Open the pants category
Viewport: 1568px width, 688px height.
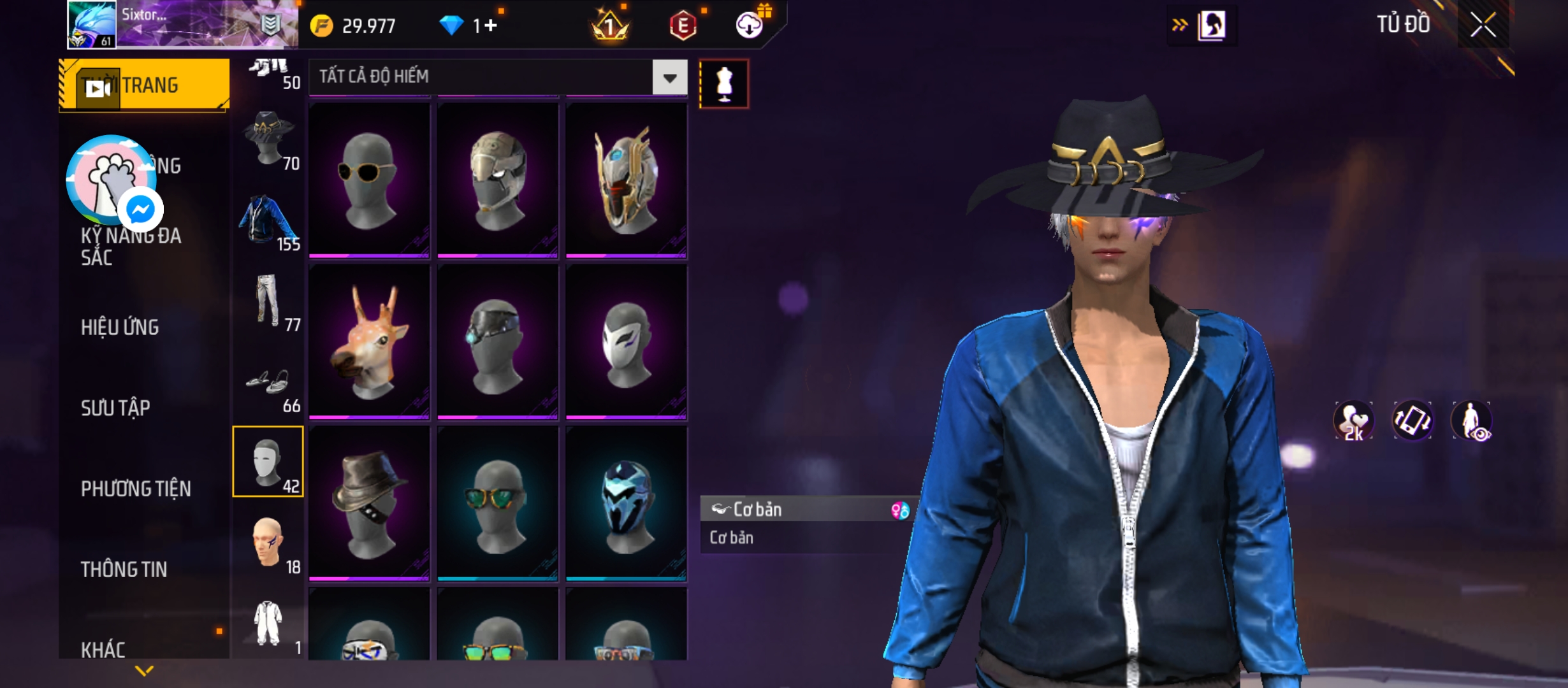(268, 302)
